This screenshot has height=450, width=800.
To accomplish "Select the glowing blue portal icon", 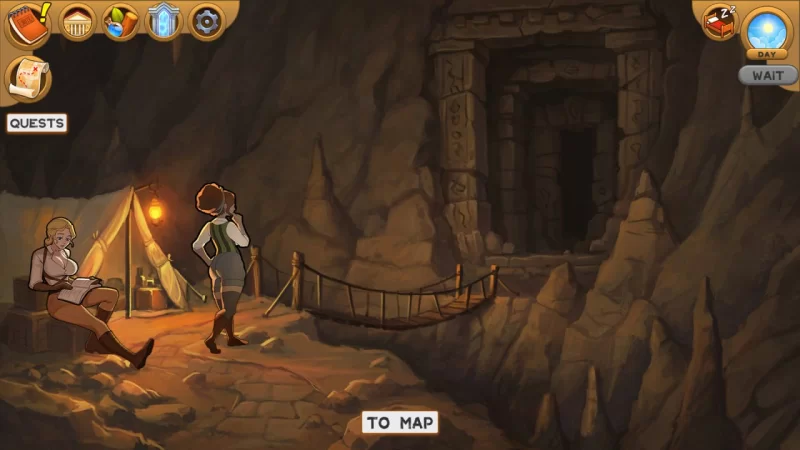I will click(163, 22).
